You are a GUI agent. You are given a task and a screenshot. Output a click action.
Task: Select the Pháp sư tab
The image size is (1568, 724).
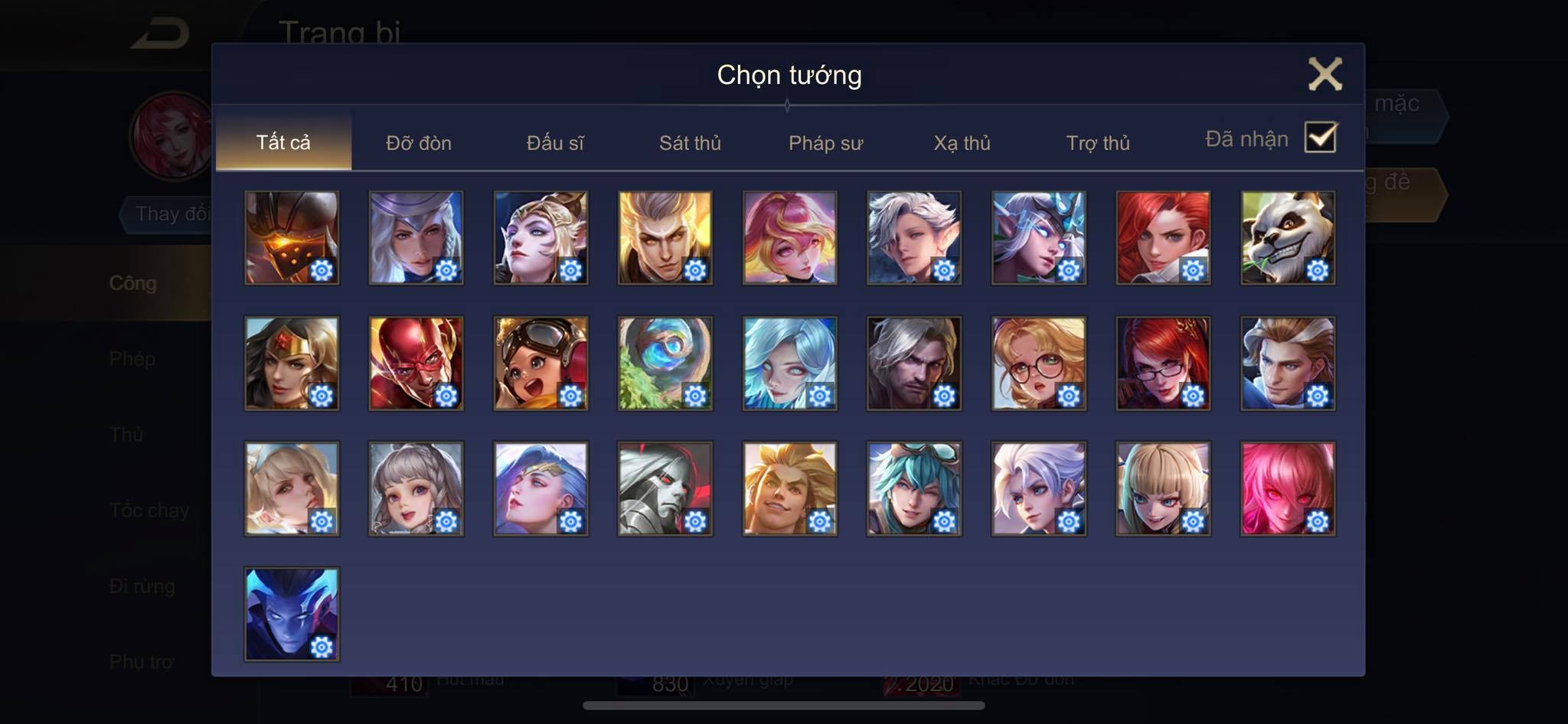tap(825, 142)
